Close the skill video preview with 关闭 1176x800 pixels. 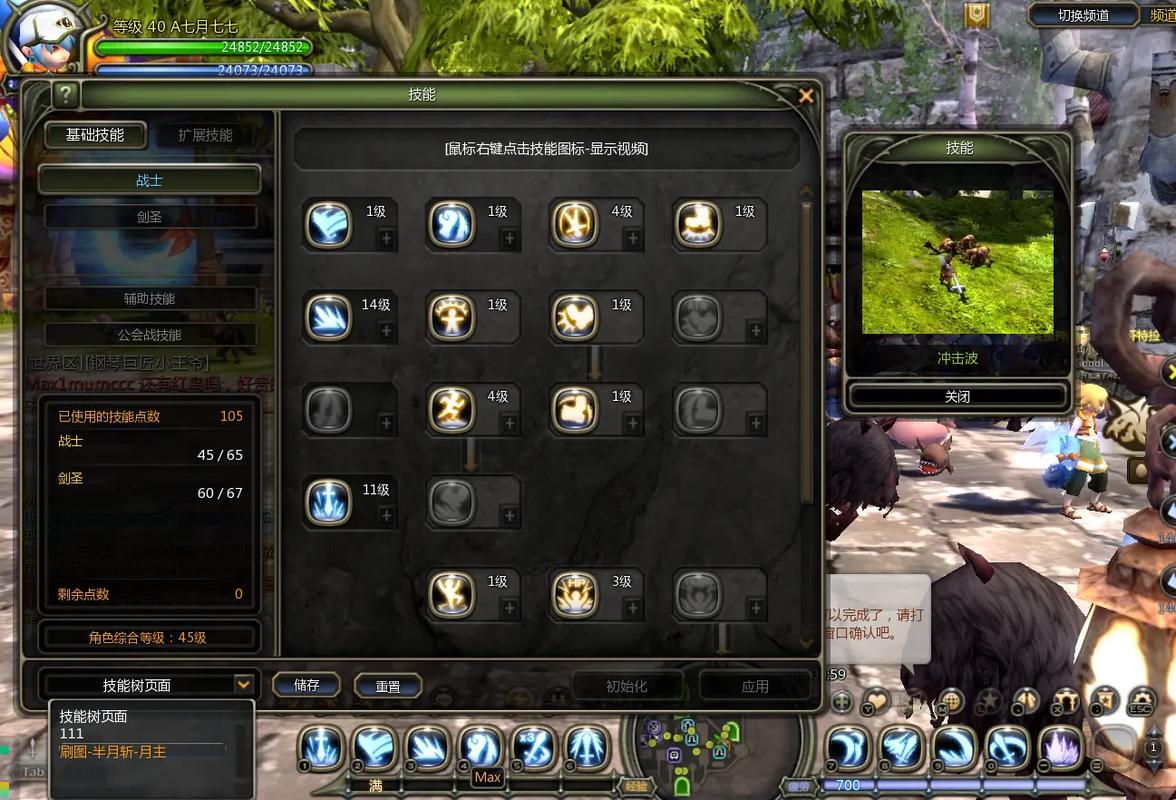(957, 396)
